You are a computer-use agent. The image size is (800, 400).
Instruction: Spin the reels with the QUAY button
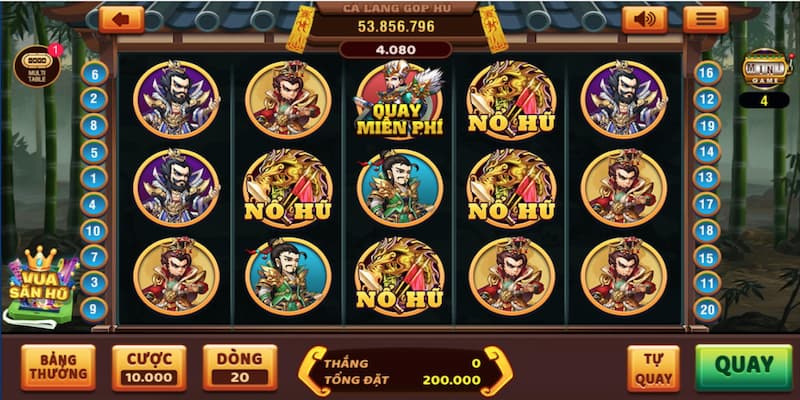[743, 366]
